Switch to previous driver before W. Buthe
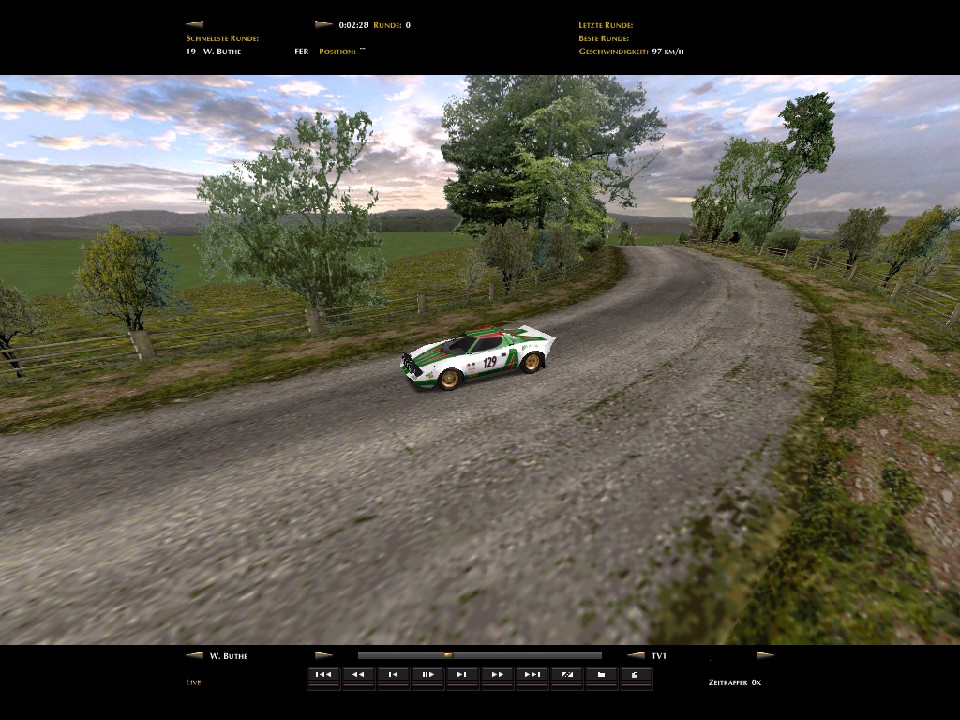Screen dimensions: 960x720 pyautogui.click(x=194, y=656)
